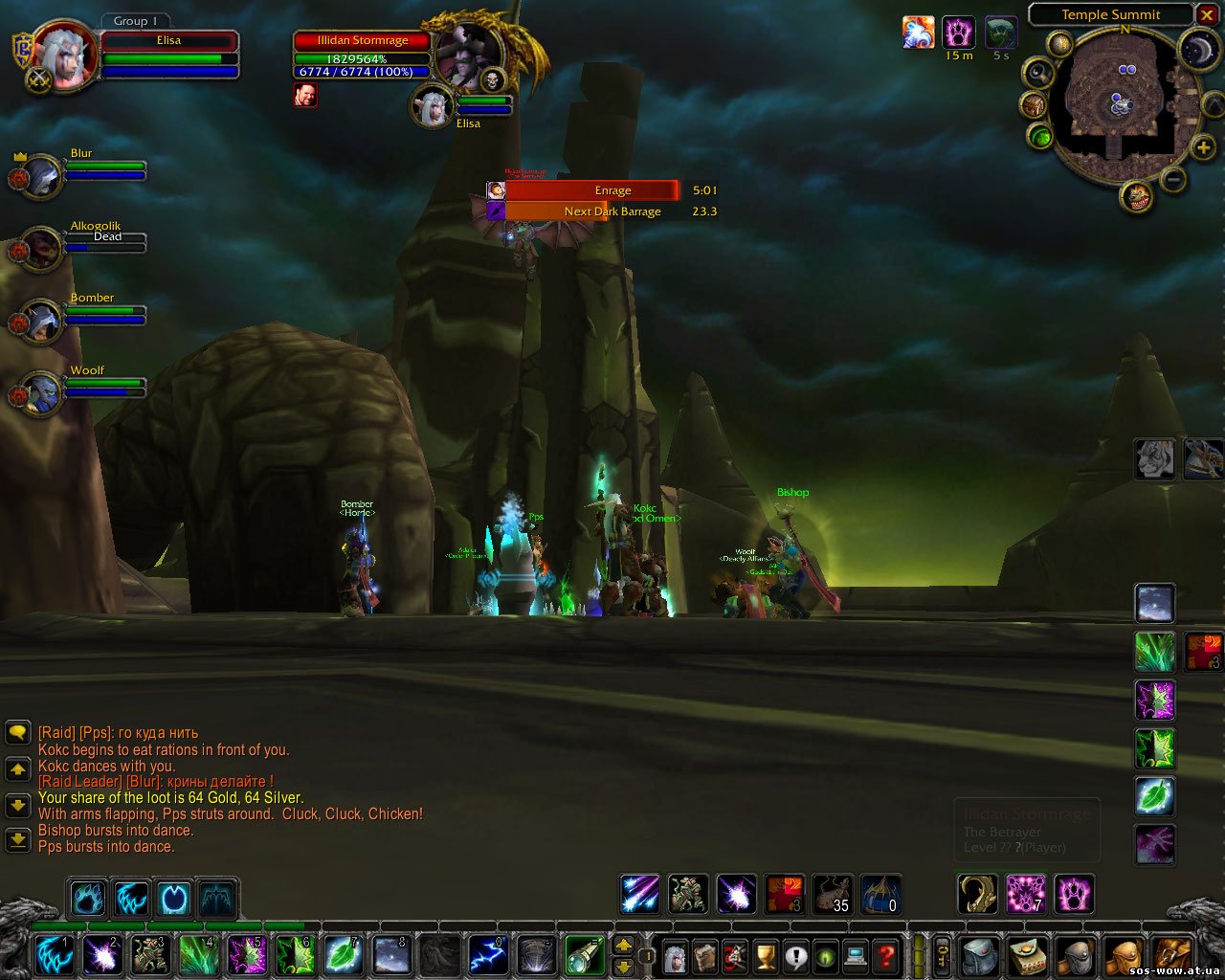Click Elisa's player portrait
This screenshot has width=1225, height=980.
[x=64, y=54]
